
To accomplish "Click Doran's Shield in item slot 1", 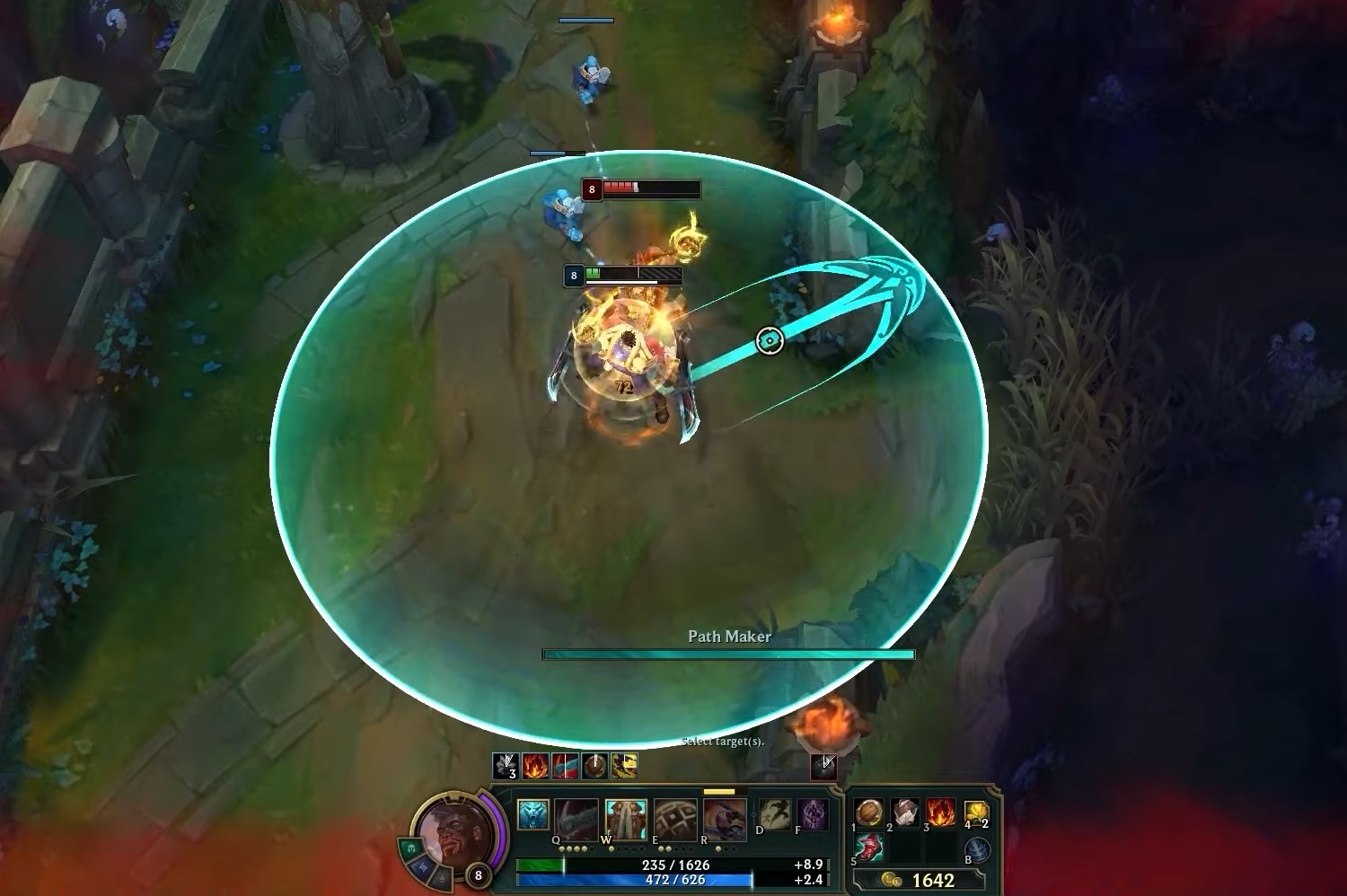I will click(867, 812).
